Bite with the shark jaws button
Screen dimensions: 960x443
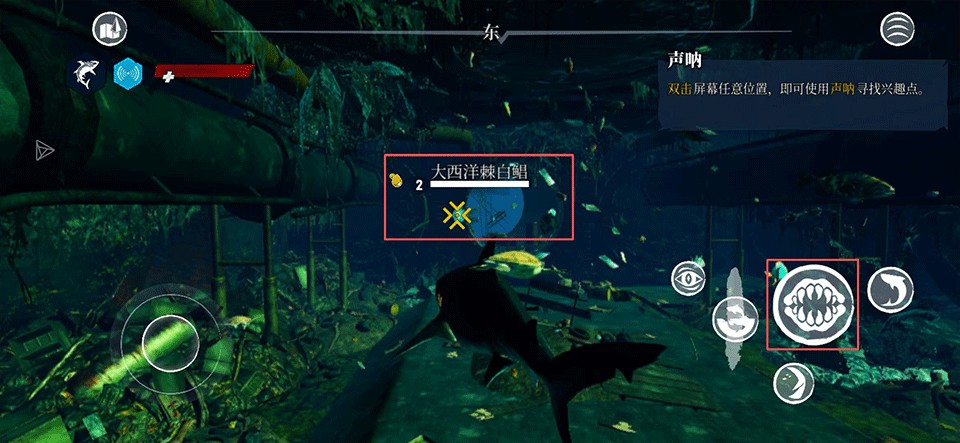(812, 304)
